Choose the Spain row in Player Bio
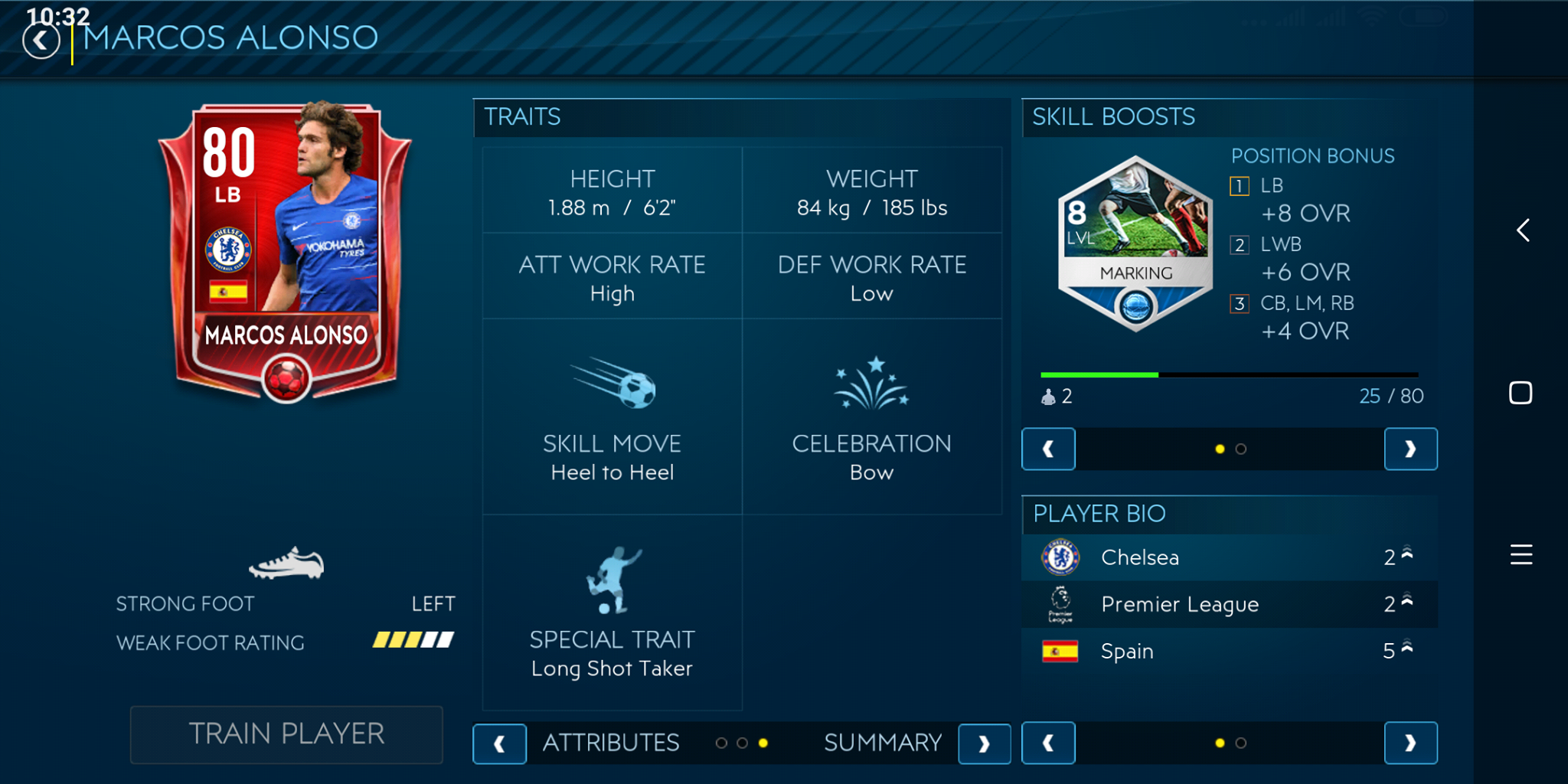1568x784 pixels. pyautogui.click(x=1229, y=652)
